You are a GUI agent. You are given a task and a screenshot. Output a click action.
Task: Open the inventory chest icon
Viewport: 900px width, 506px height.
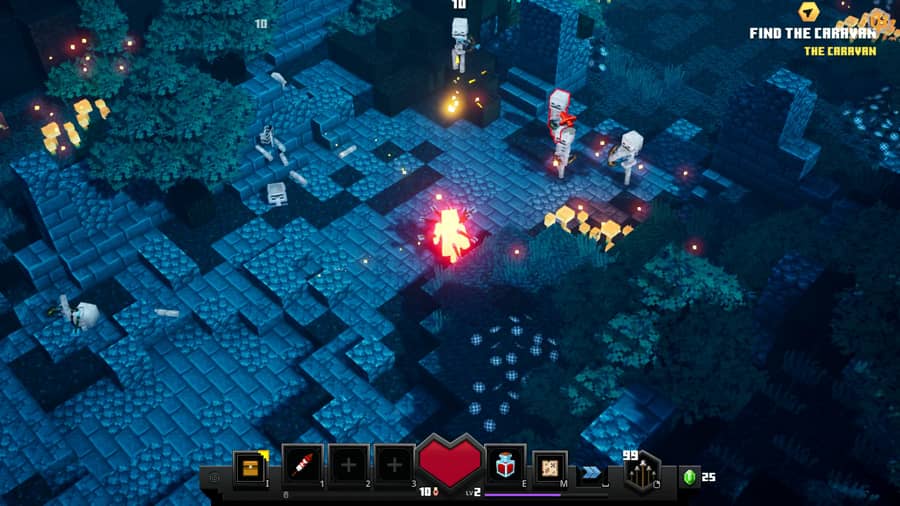click(x=250, y=466)
